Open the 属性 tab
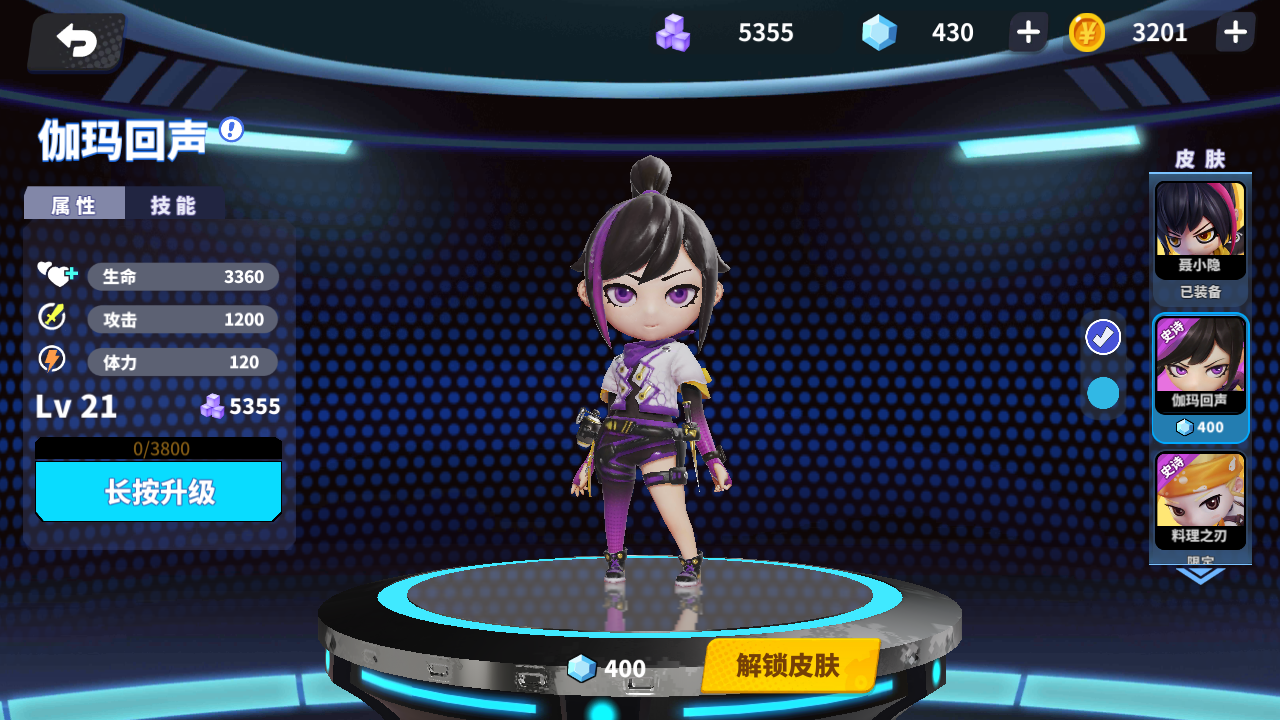Image resolution: width=1280 pixels, height=720 pixels. [x=73, y=203]
